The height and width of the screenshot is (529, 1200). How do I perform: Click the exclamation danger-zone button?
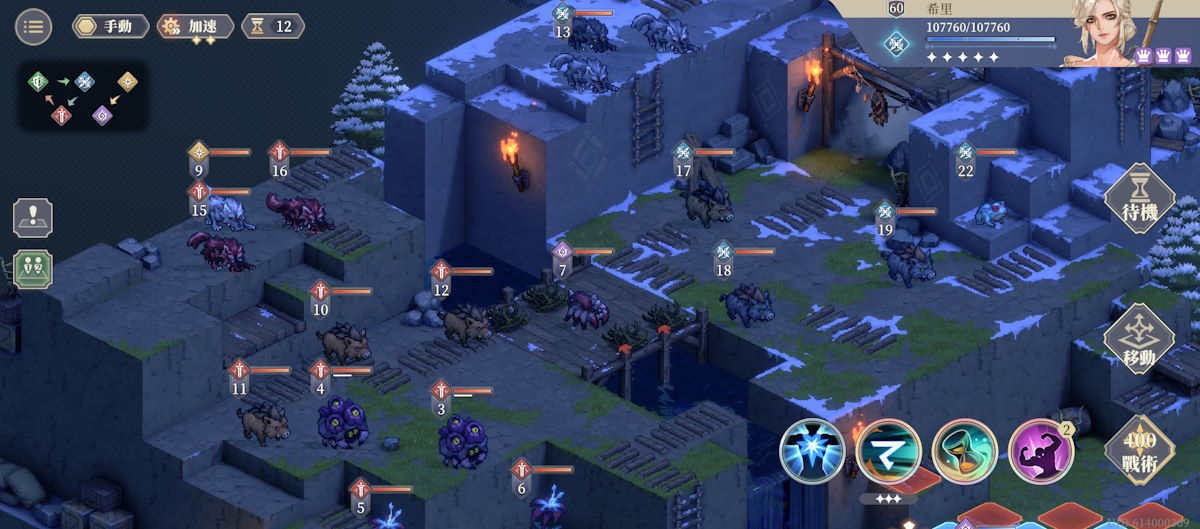point(32,218)
